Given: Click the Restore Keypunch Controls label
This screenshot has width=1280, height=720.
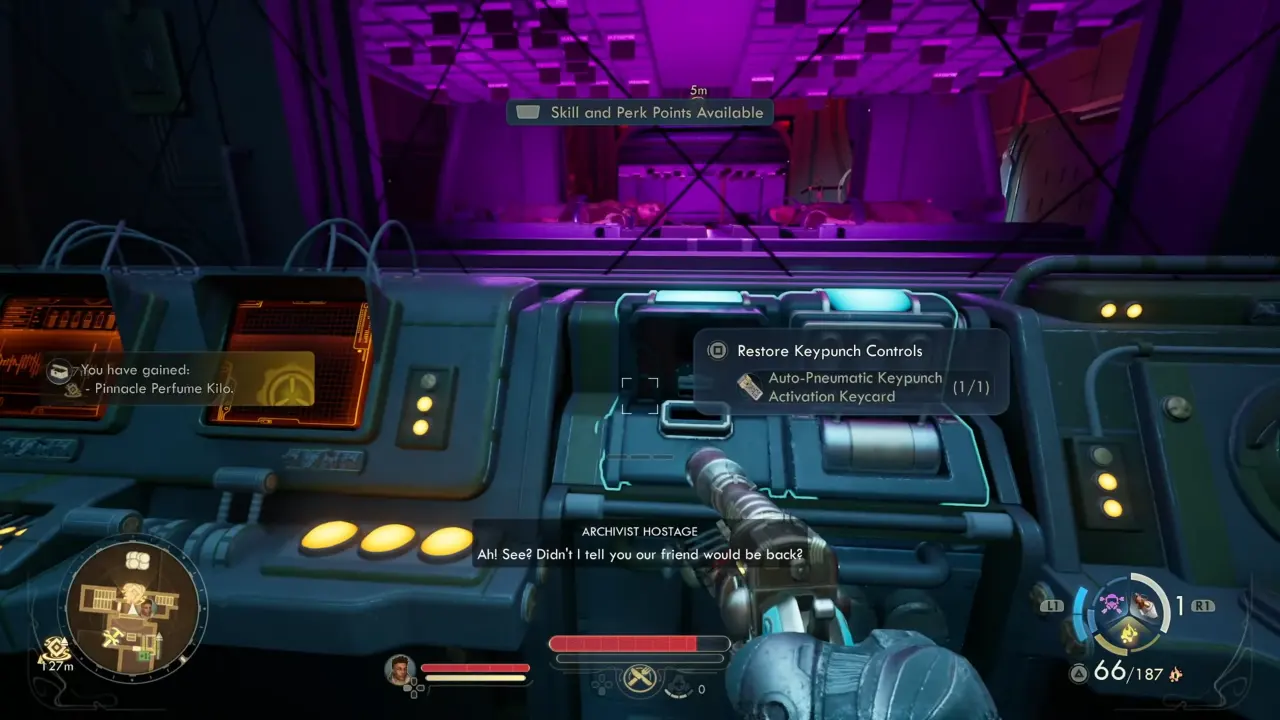Looking at the screenshot, I should (x=830, y=351).
